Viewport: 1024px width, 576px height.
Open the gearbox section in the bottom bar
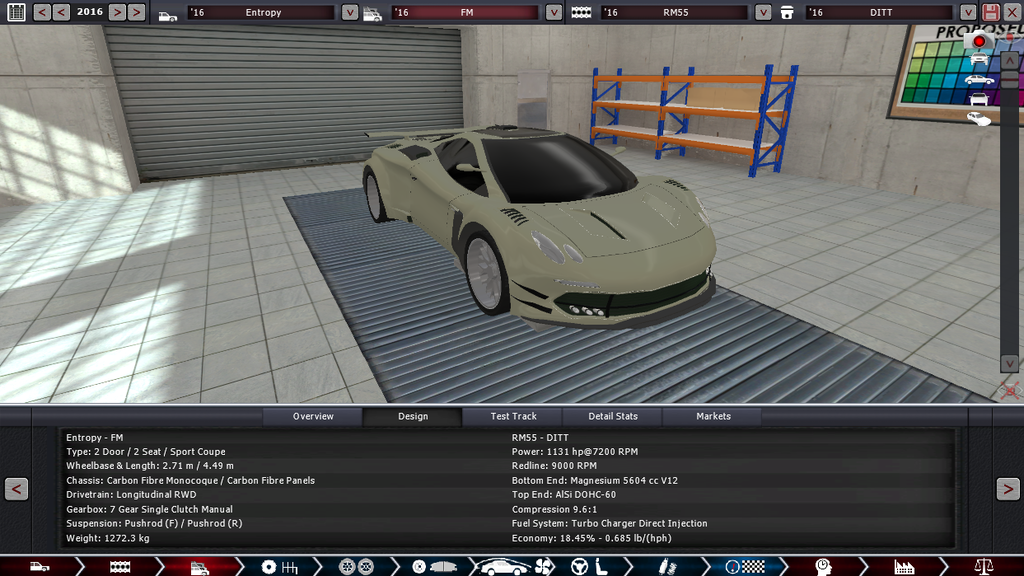(279, 567)
